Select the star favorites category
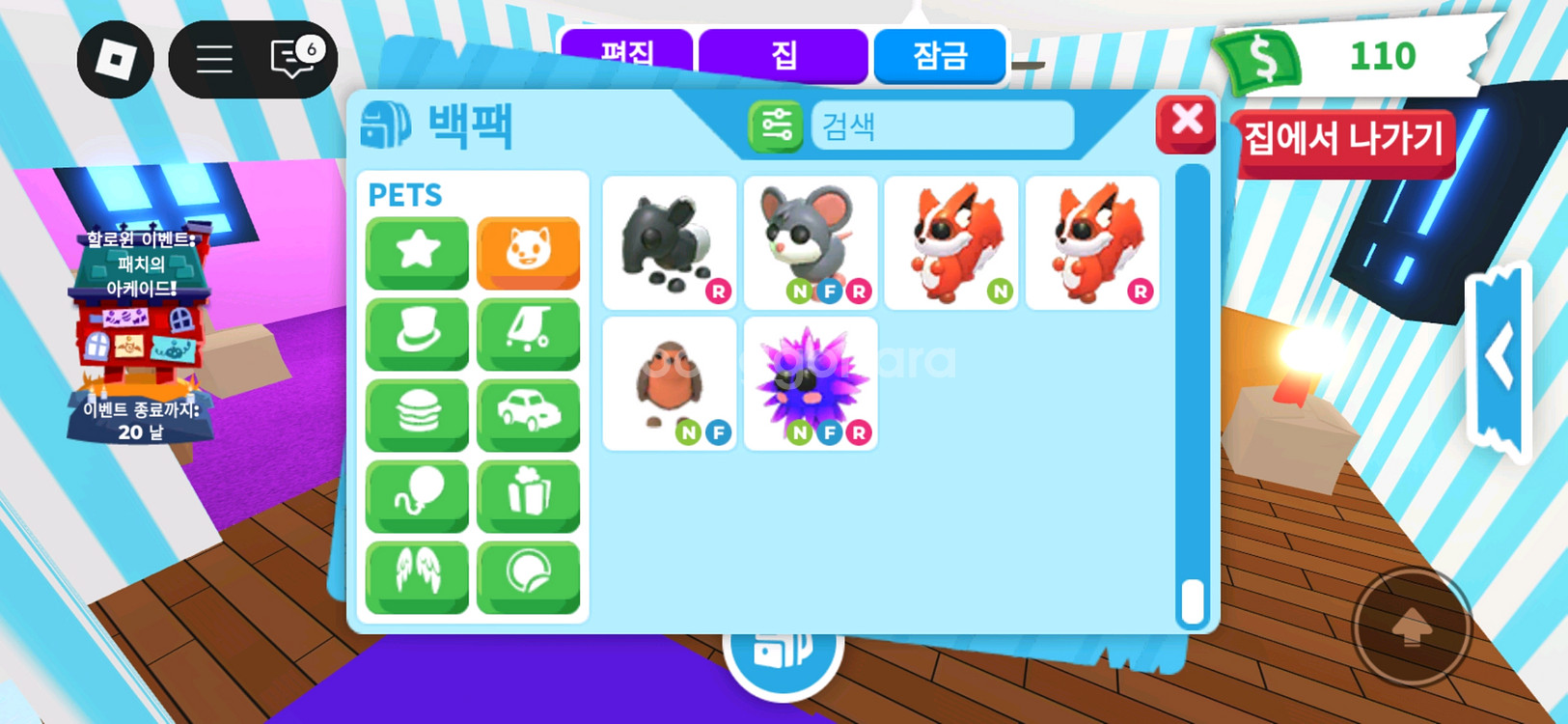The width and height of the screenshot is (1568, 724). pyautogui.click(x=417, y=251)
